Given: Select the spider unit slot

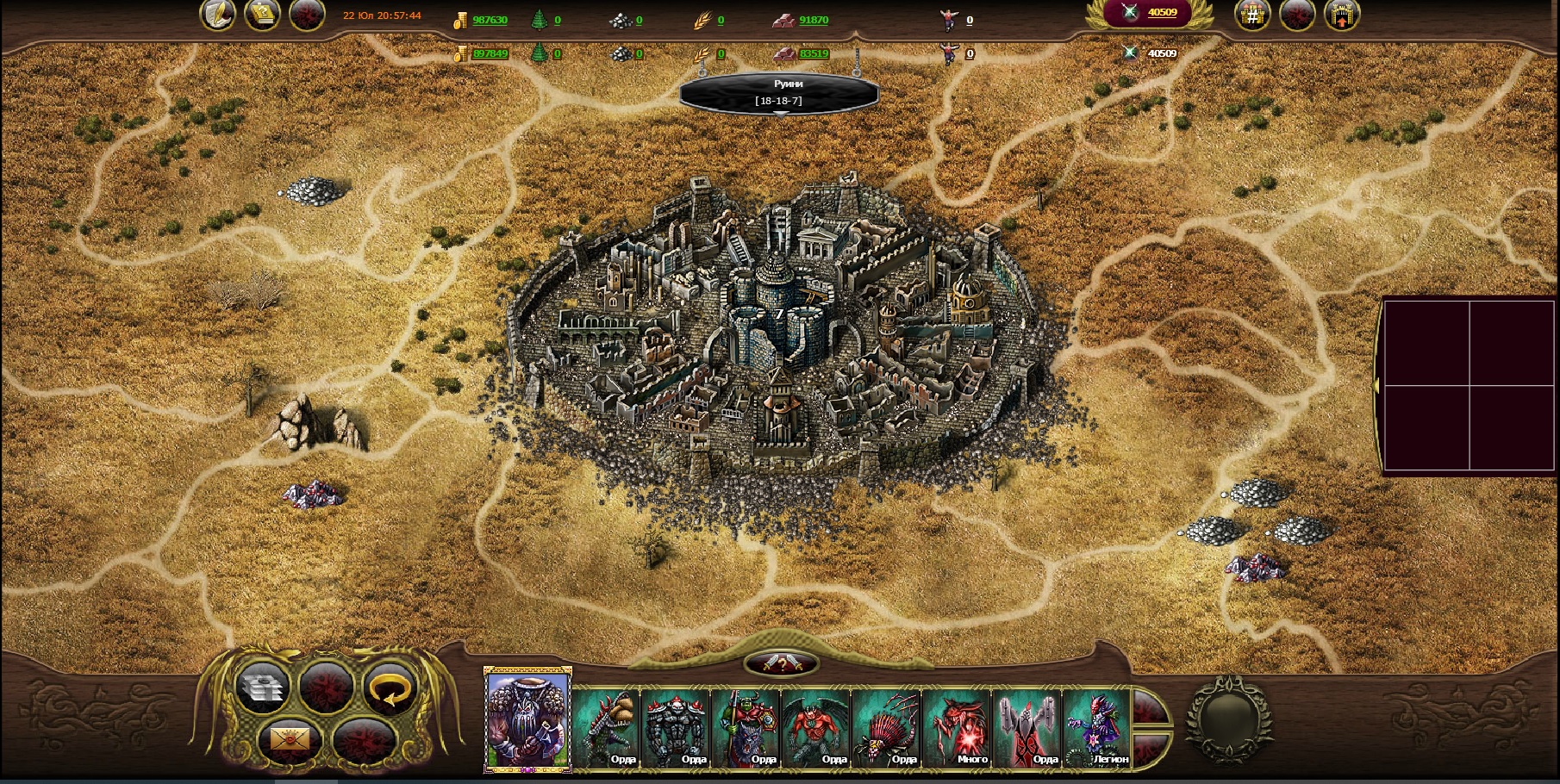Looking at the screenshot, I should [886, 728].
